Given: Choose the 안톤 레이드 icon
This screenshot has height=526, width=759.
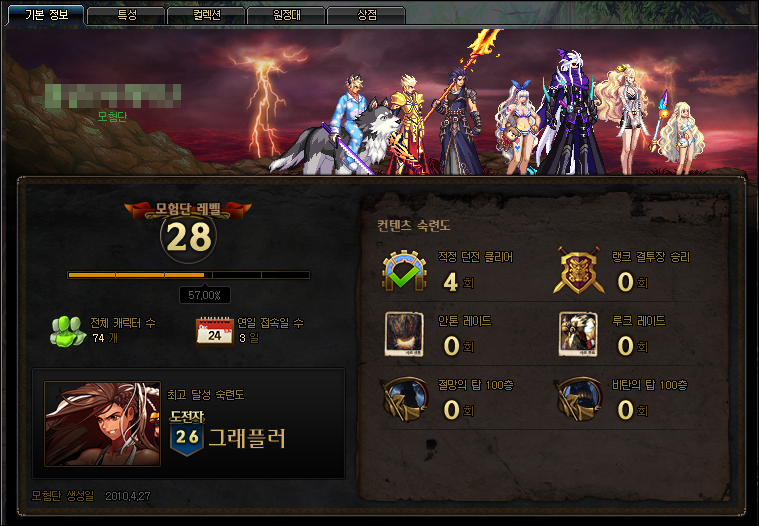Looking at the screenshot, I should coord(404,335).
